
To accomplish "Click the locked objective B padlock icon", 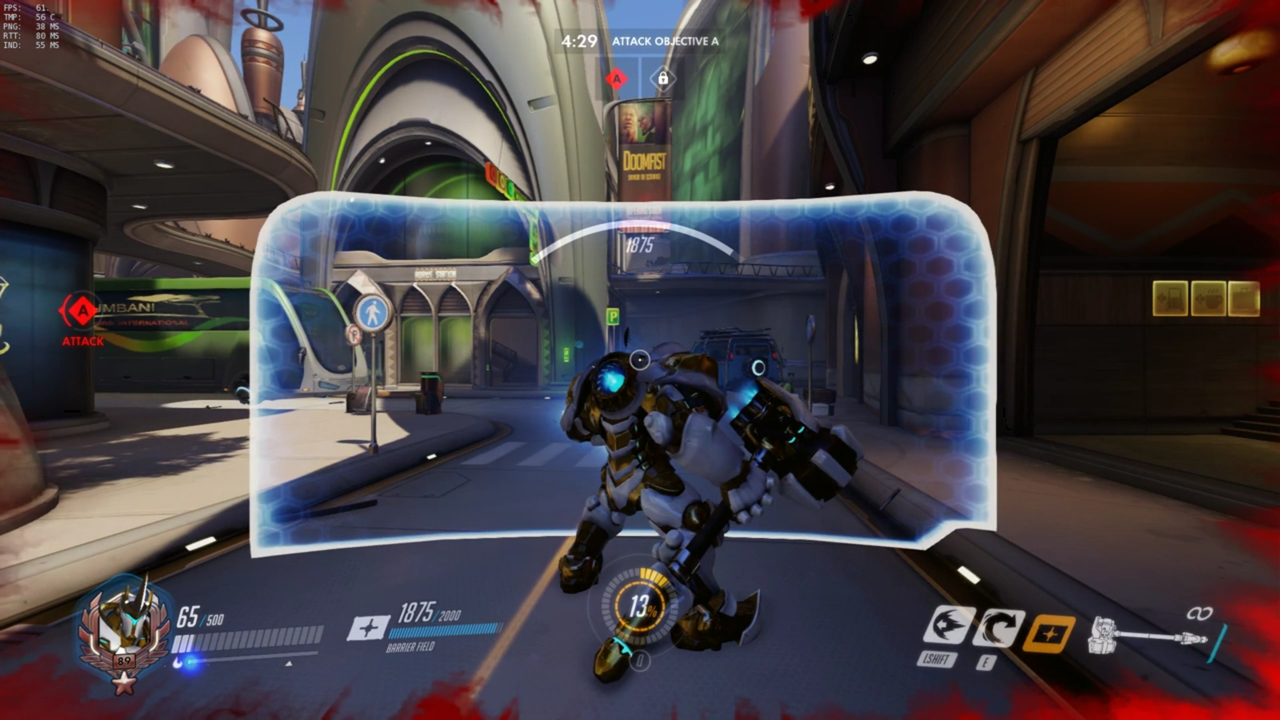I will pyautogui.click(x=661, y=77).
